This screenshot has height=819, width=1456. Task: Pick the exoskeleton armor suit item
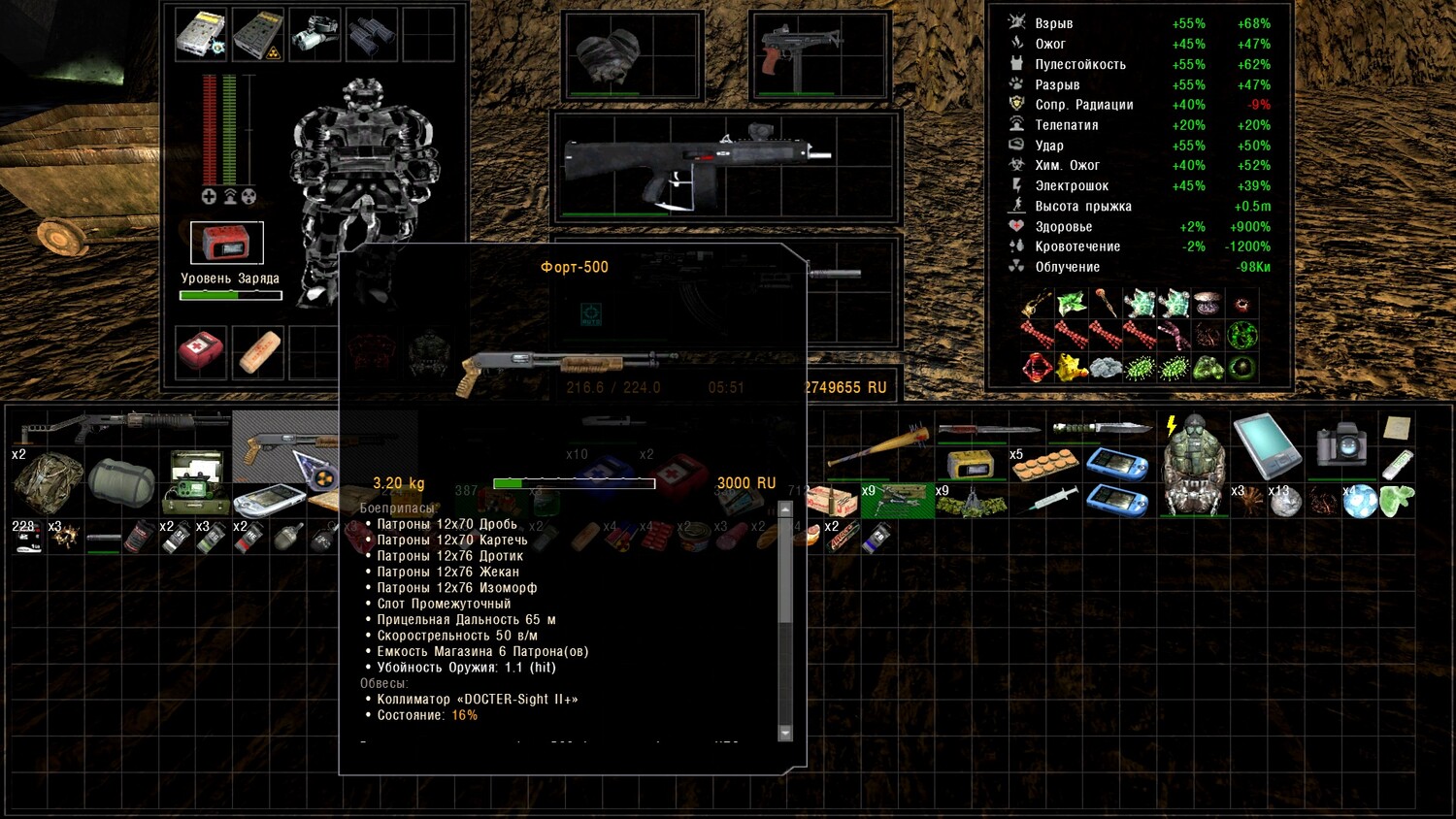point(1193,464)
